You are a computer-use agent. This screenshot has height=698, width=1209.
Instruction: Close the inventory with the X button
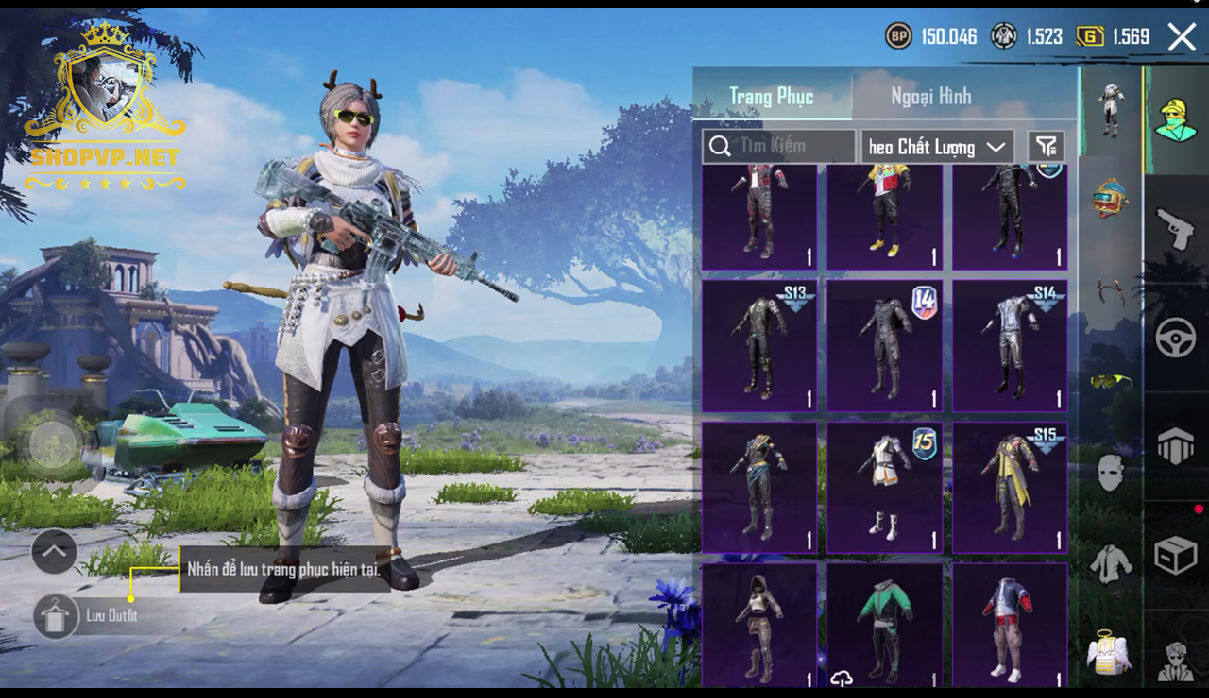tap(1181, 38)
